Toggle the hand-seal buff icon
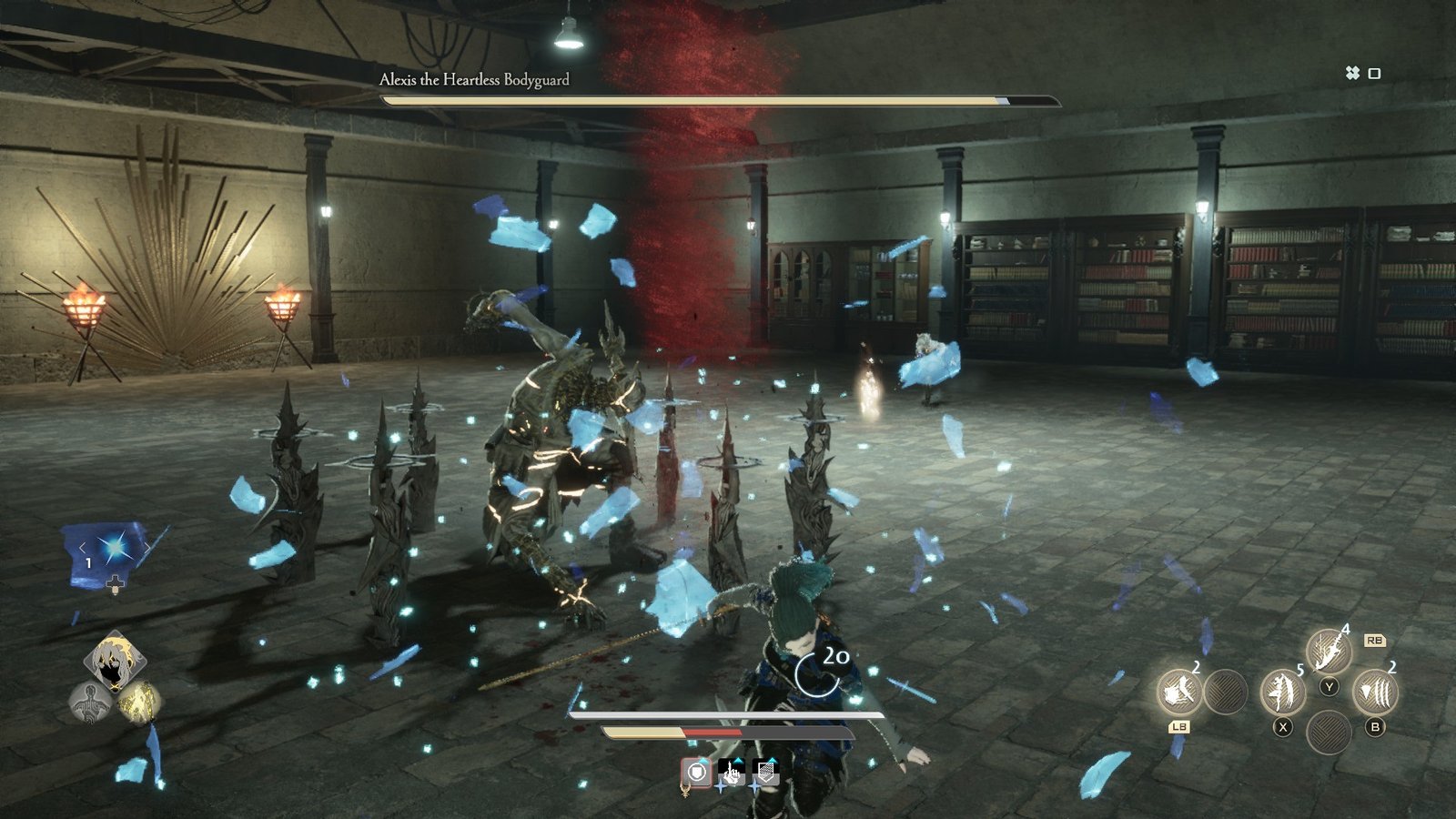The image size is (1456, 819). (x=733, y=773)
